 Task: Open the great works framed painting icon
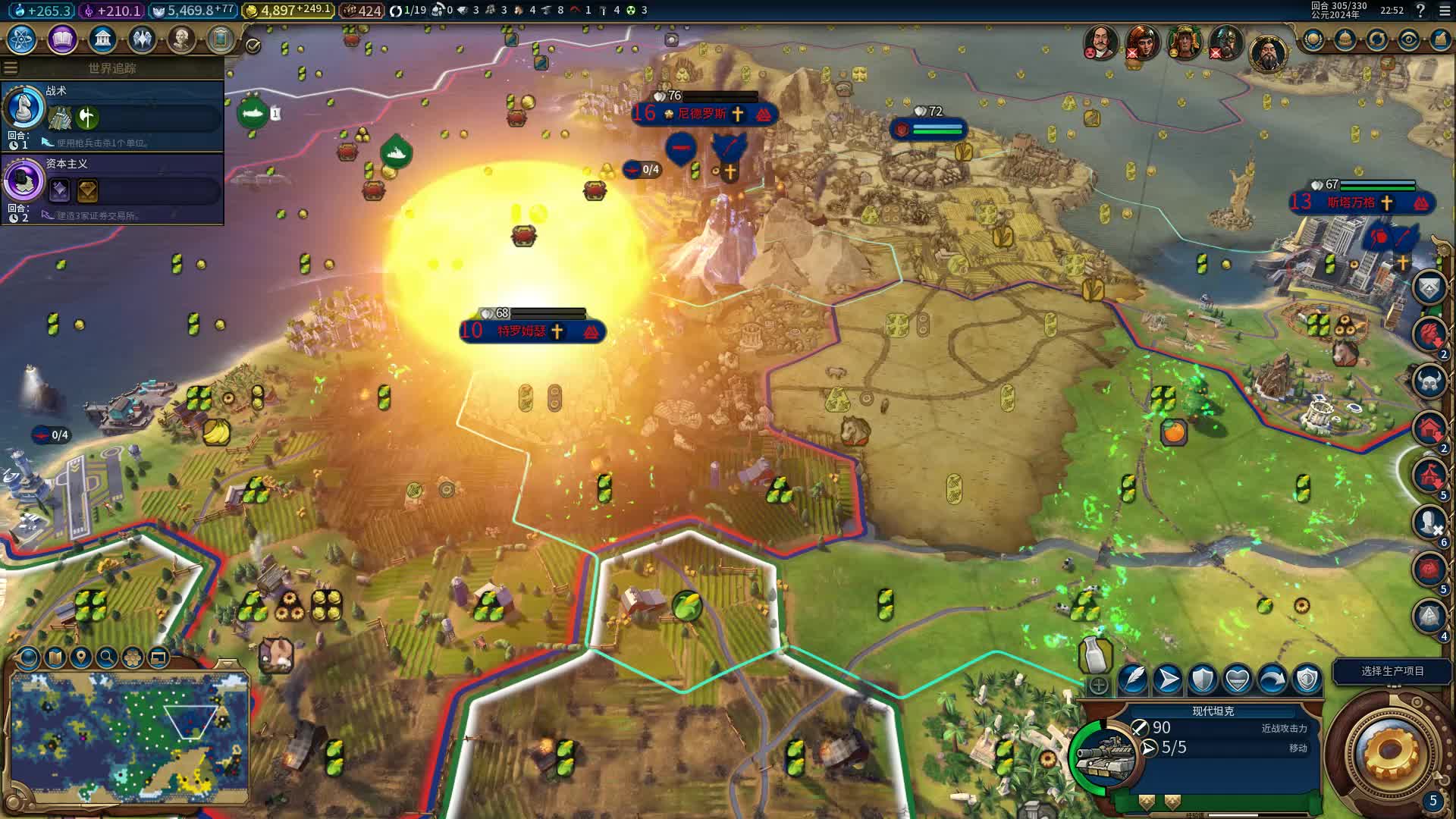(221, 39)
